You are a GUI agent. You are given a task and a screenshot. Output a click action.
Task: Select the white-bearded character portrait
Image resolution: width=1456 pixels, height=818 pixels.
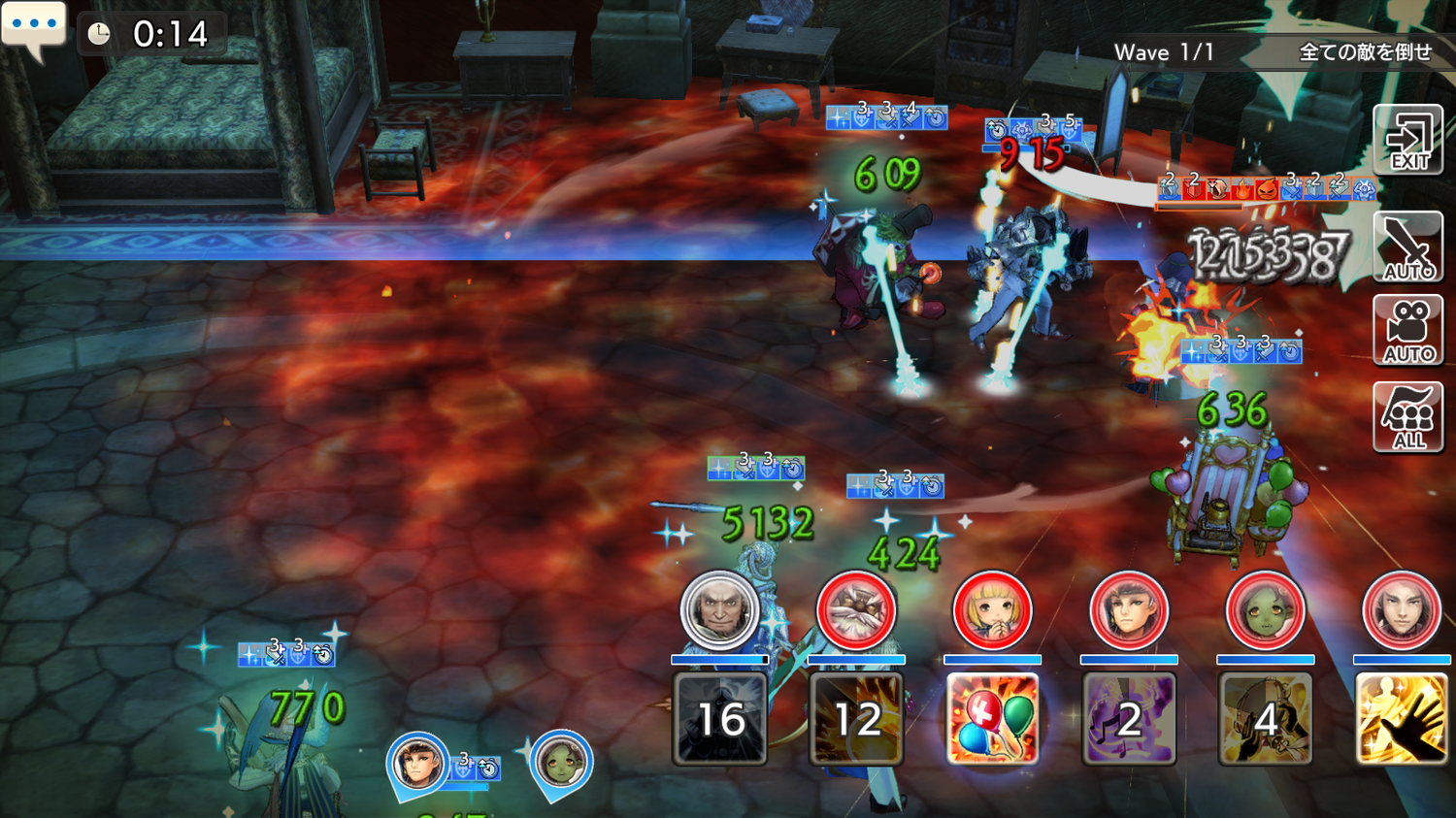point(856,611)
